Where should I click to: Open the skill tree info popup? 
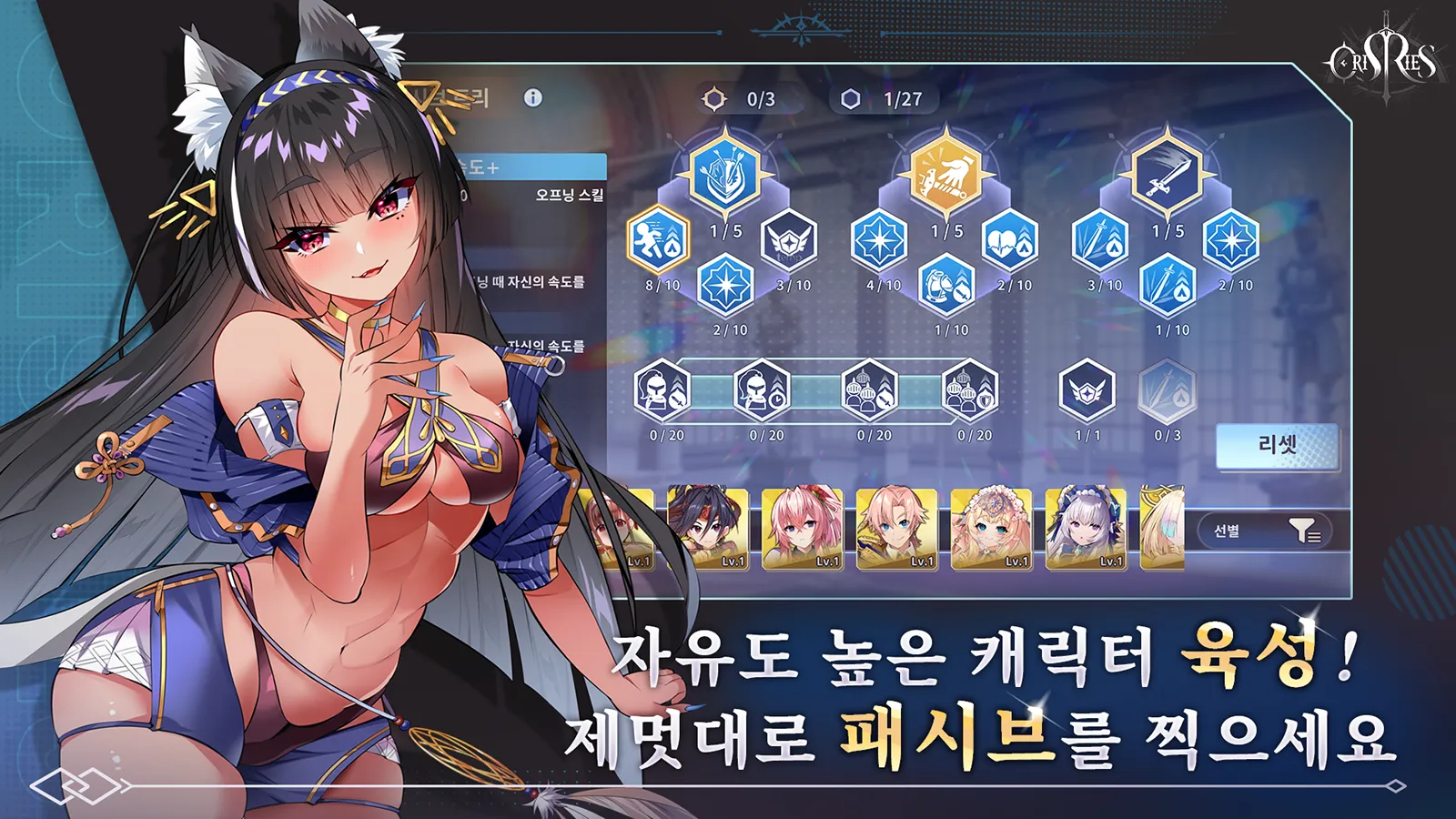(x=532, y=96)
